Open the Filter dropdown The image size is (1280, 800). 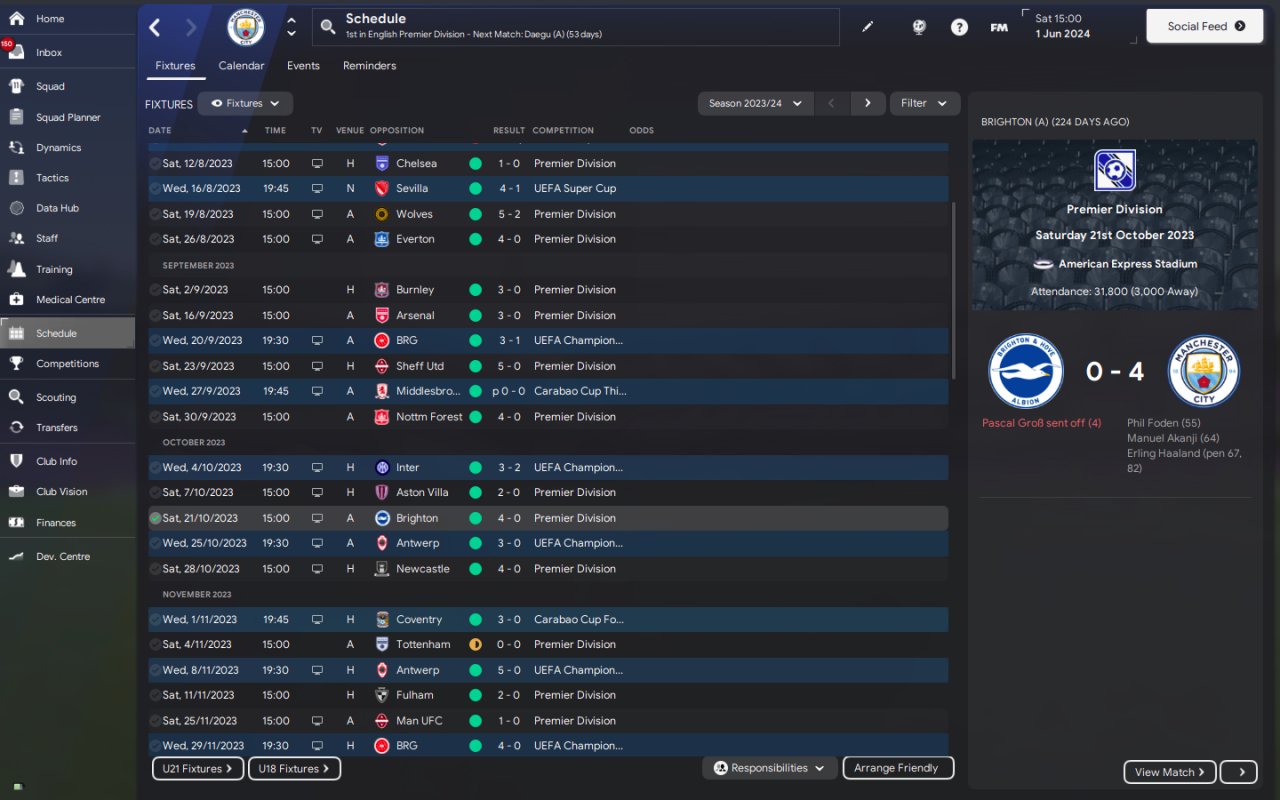(x=924, y=103)
